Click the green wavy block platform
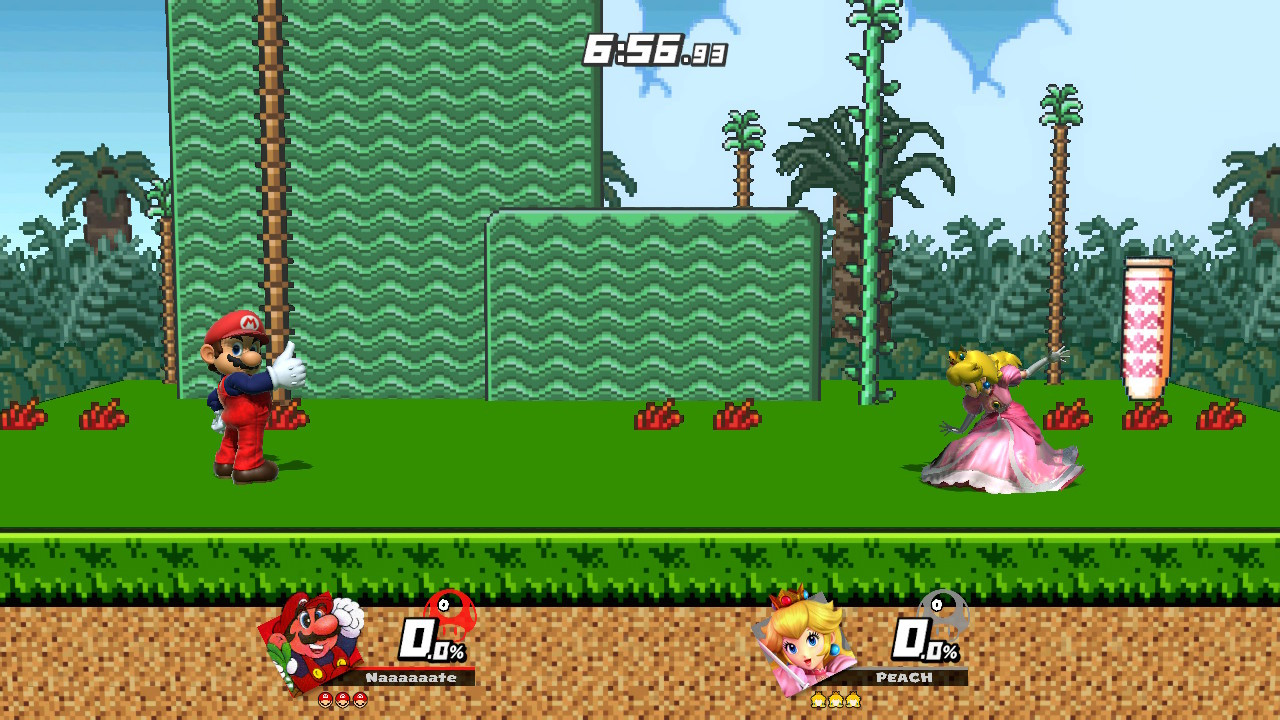The image size is (1280, 720). coord(650,300)
